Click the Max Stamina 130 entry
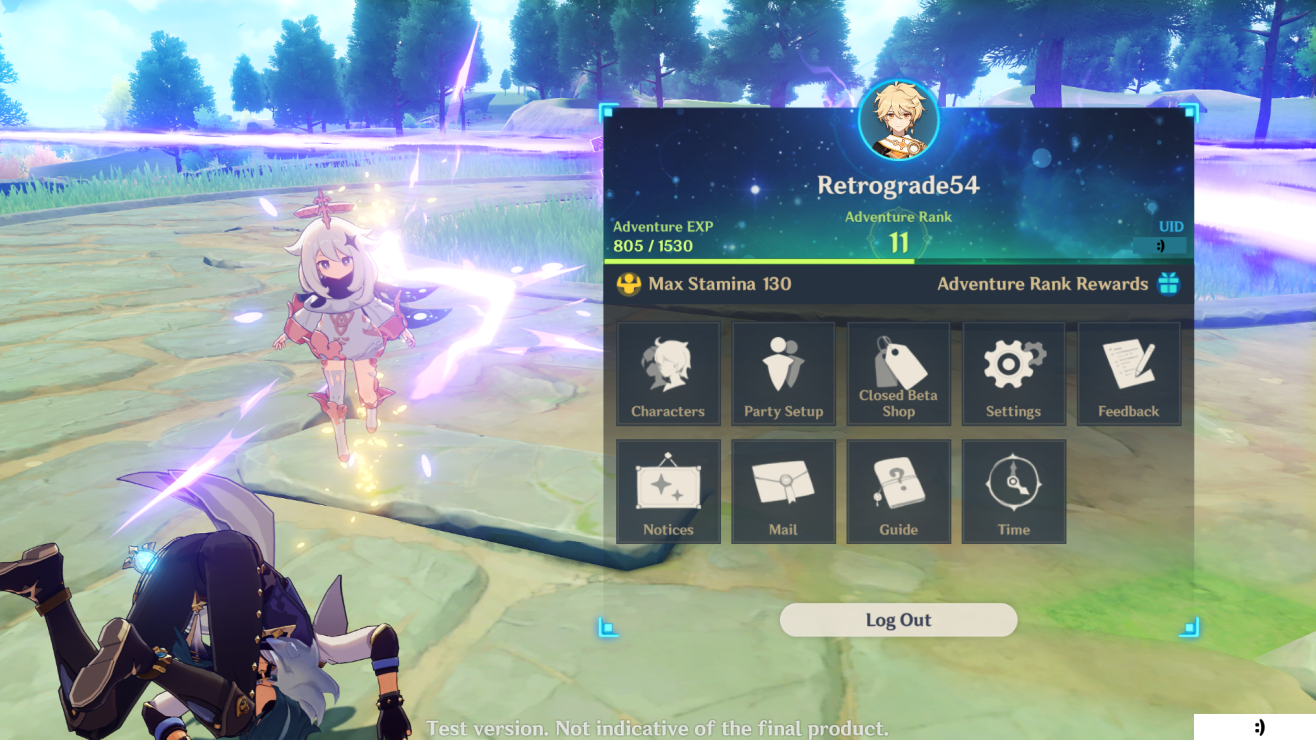This screenshot has height=740, width=1316. pyautogui.click(x=705, y=284)
